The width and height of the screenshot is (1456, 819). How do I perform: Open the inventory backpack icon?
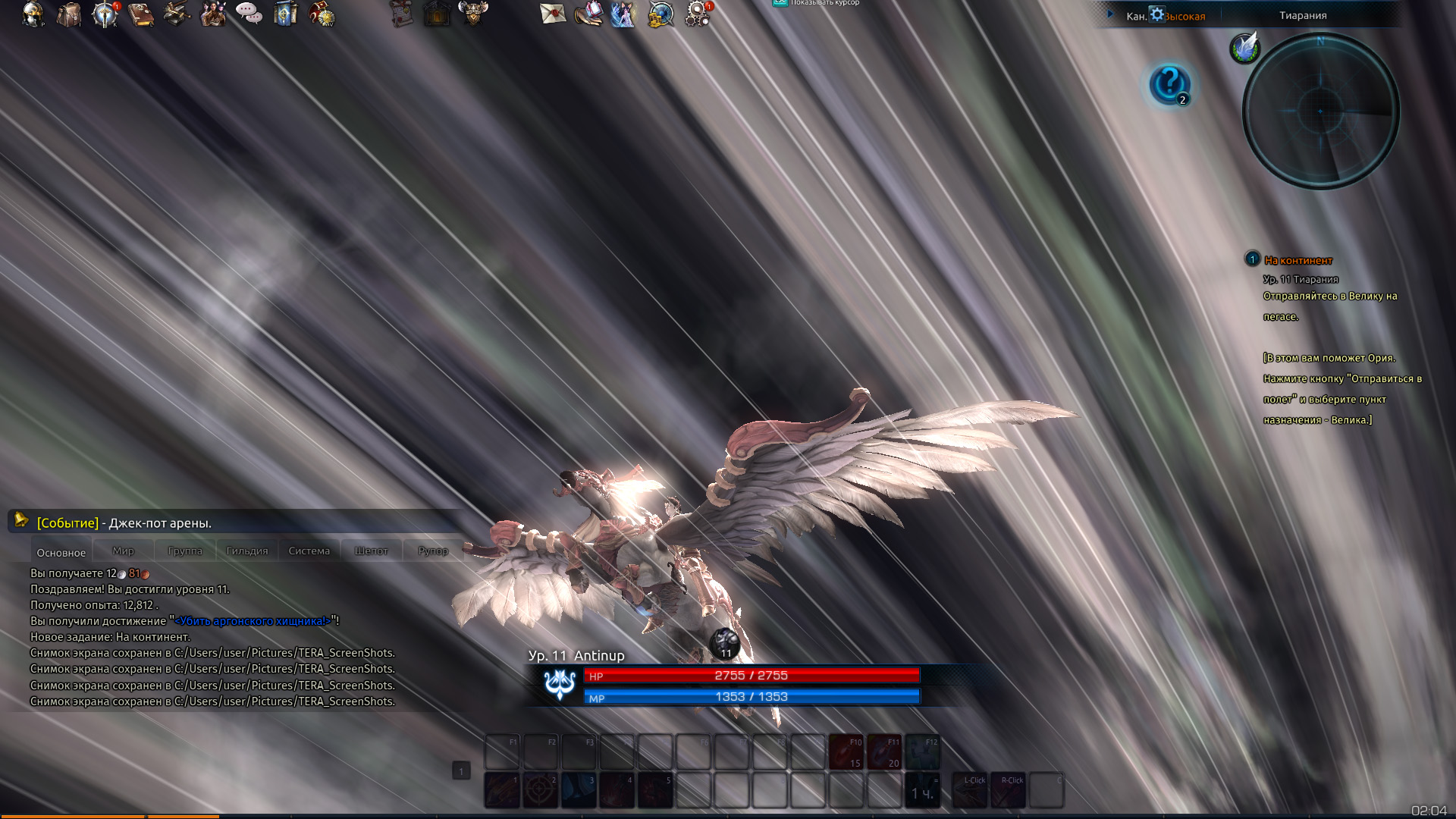pos(69,14)
